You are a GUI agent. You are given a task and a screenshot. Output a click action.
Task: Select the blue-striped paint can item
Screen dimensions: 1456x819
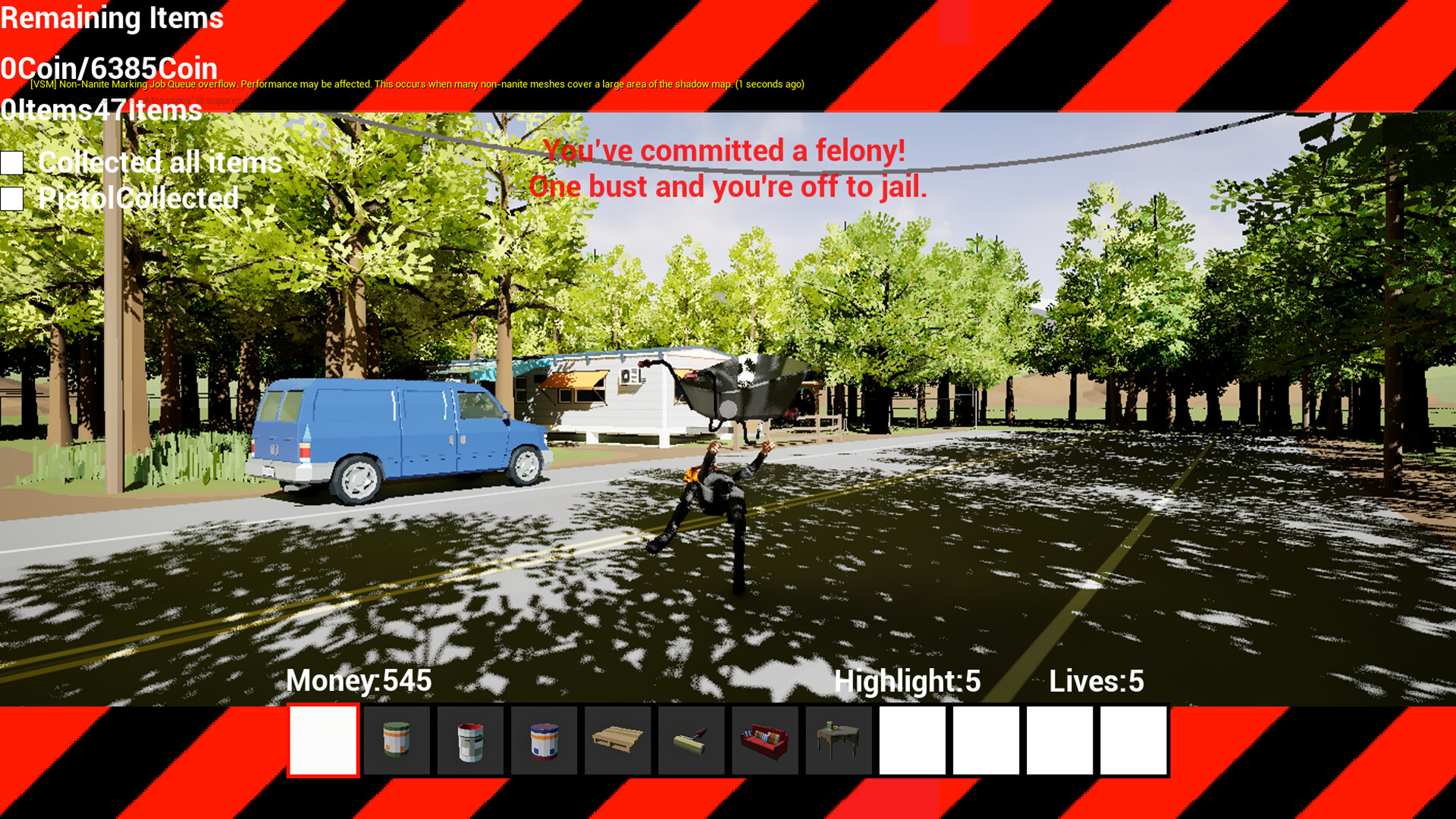click(x=544, y=740)
